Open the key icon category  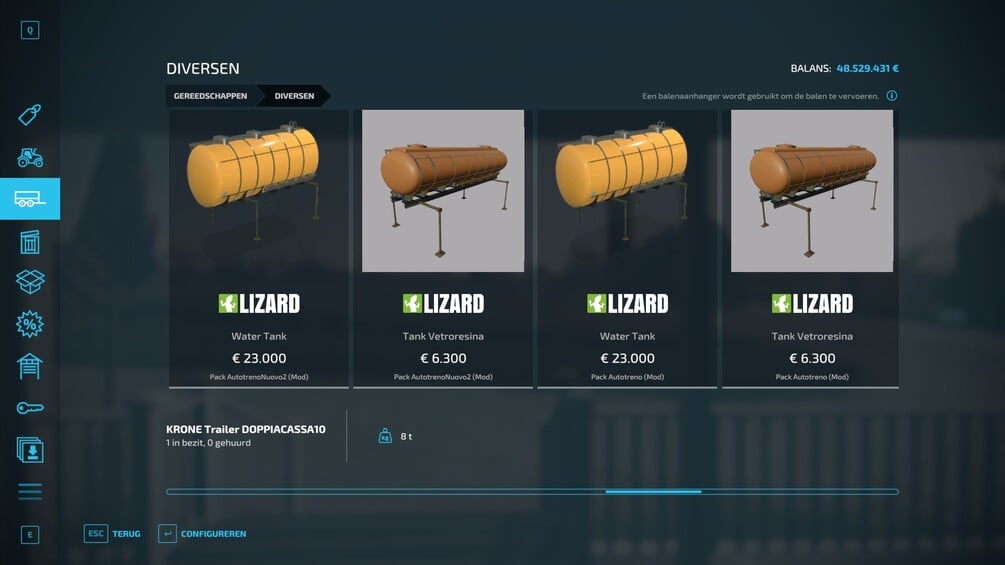click(x=30, y=408)
